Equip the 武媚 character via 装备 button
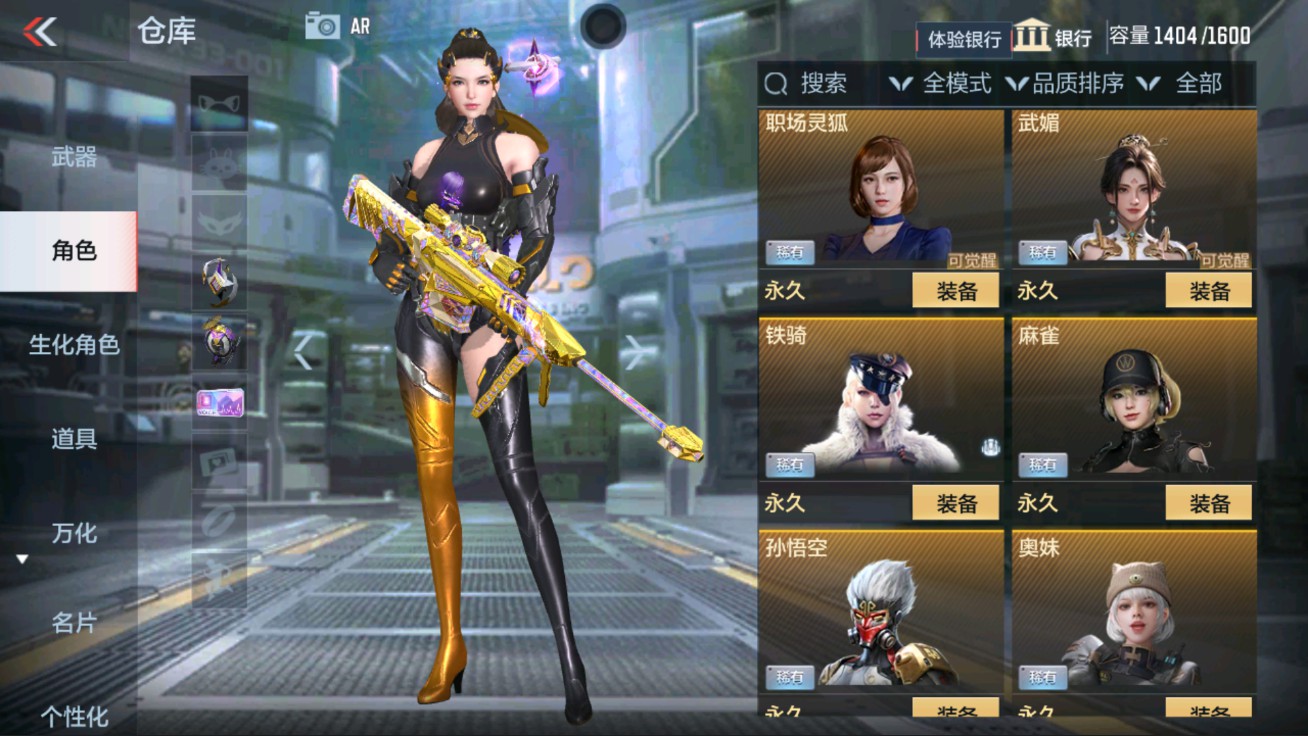The width and height of the screenshot is (1308, 736). point(1211,291)
